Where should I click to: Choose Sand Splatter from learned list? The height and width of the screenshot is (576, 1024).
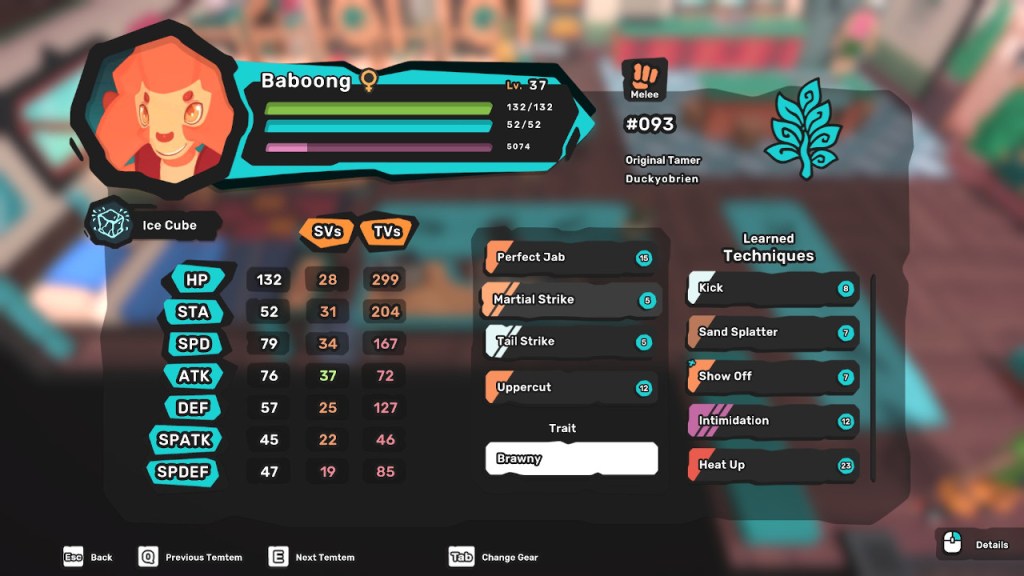click(772, 332)
